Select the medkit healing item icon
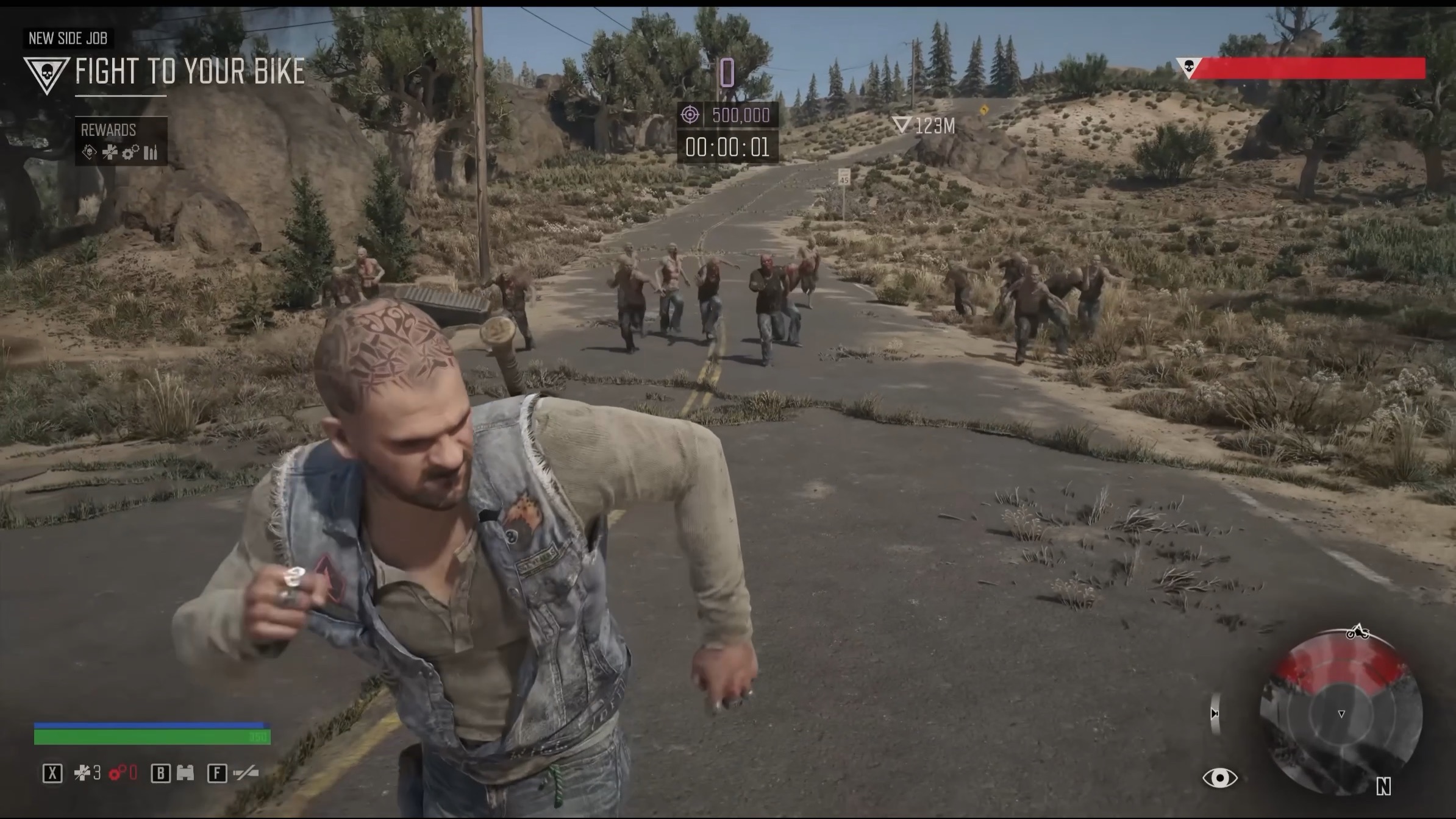The height and width of the screenshot is (819, 1456). click(82, 773)
